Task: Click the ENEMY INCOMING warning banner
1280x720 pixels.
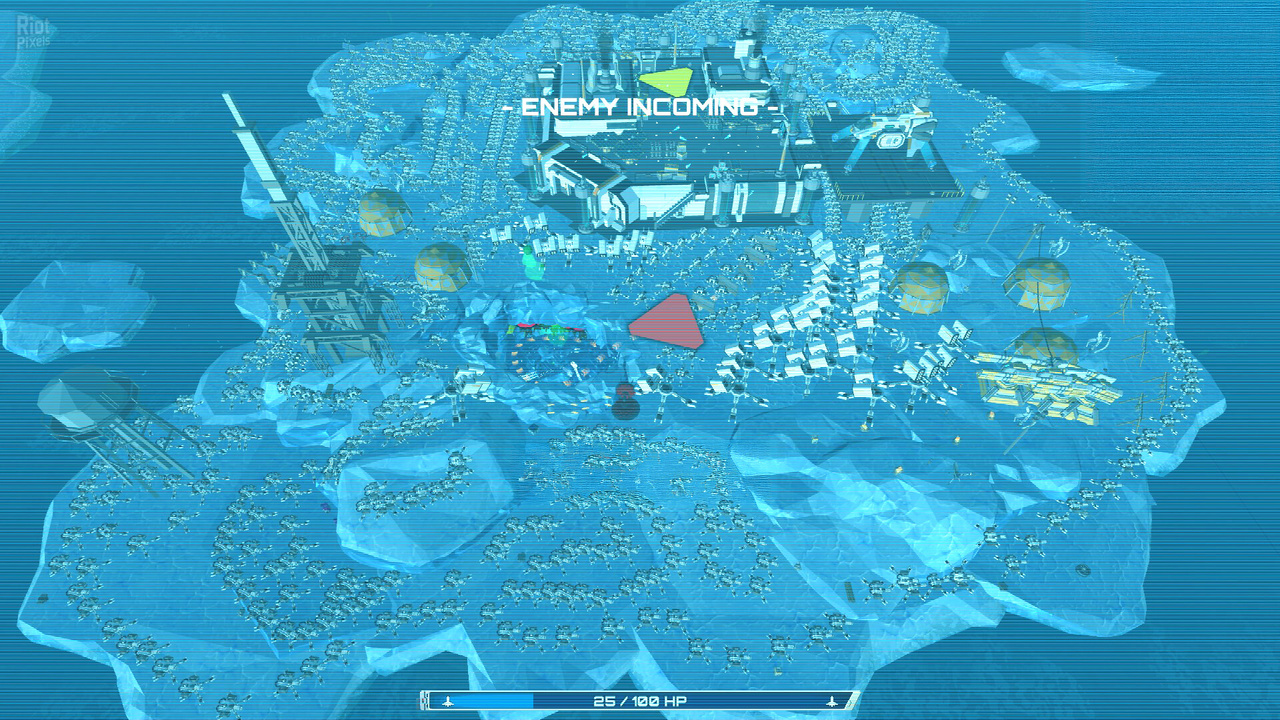Action: click(x=640, y=104)
